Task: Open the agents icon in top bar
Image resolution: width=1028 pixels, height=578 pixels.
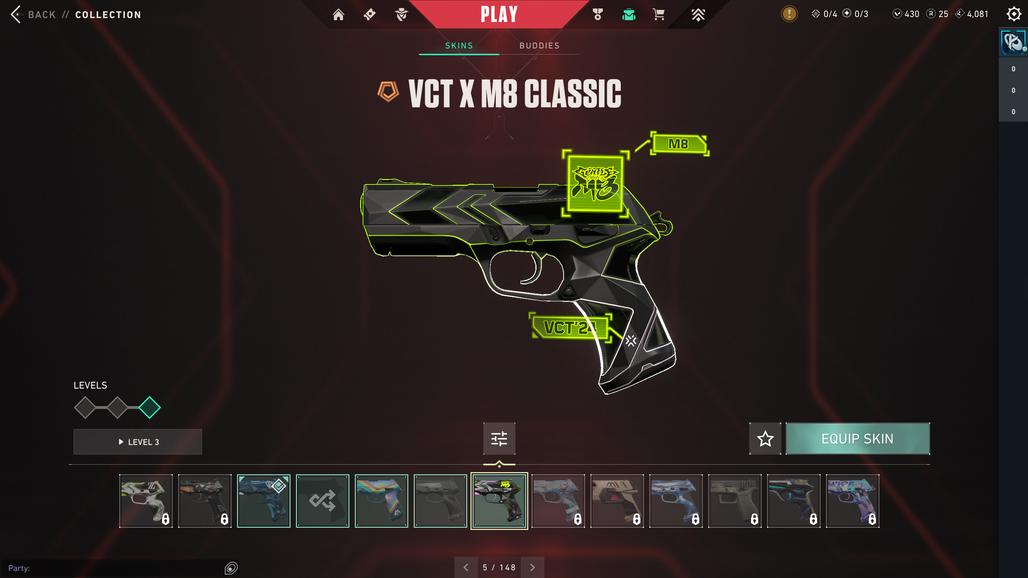Action: 401,15
